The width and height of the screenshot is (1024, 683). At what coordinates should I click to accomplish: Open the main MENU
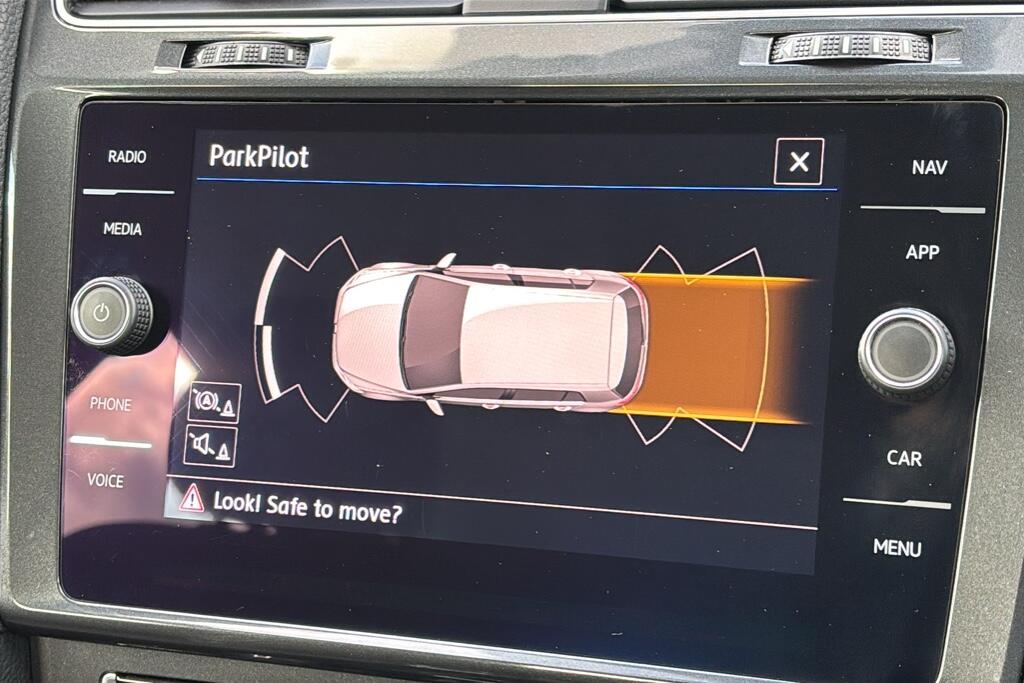pos(897,547)
